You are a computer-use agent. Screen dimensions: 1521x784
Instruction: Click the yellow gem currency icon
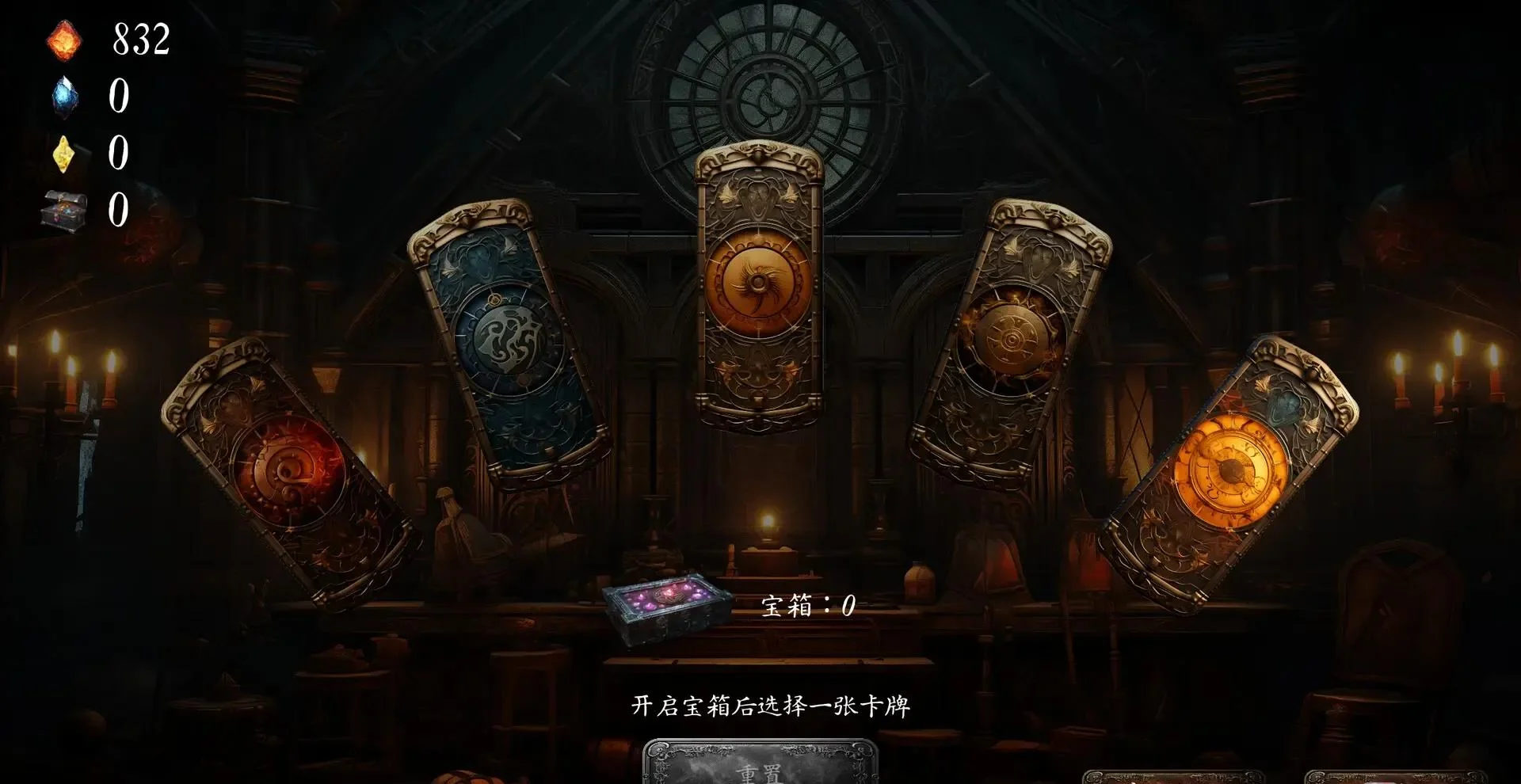pyautogui.click(x=63, y=154)
